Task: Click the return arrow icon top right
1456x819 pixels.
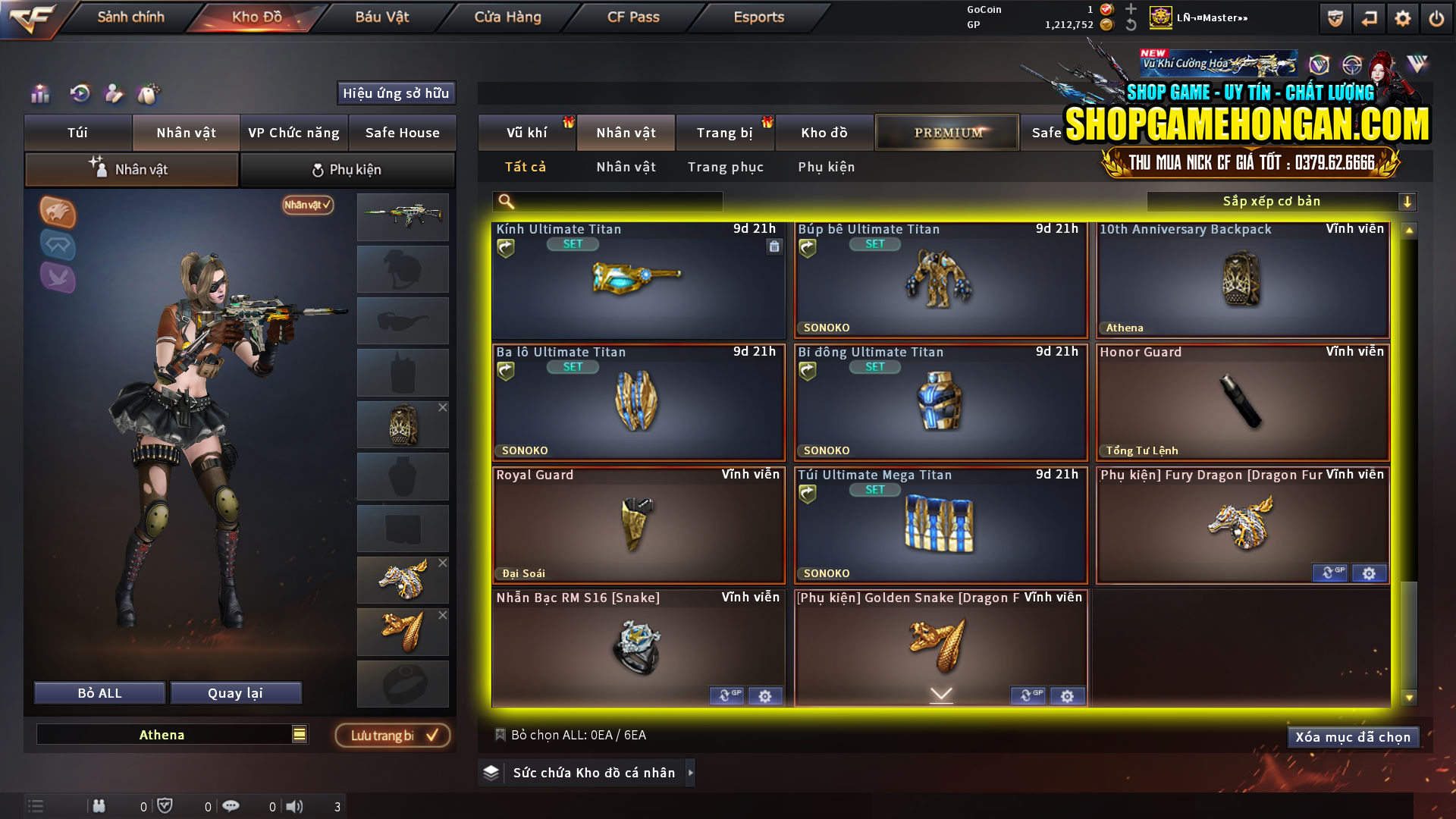Action: pyautogui.click(x=1368, y=17)
